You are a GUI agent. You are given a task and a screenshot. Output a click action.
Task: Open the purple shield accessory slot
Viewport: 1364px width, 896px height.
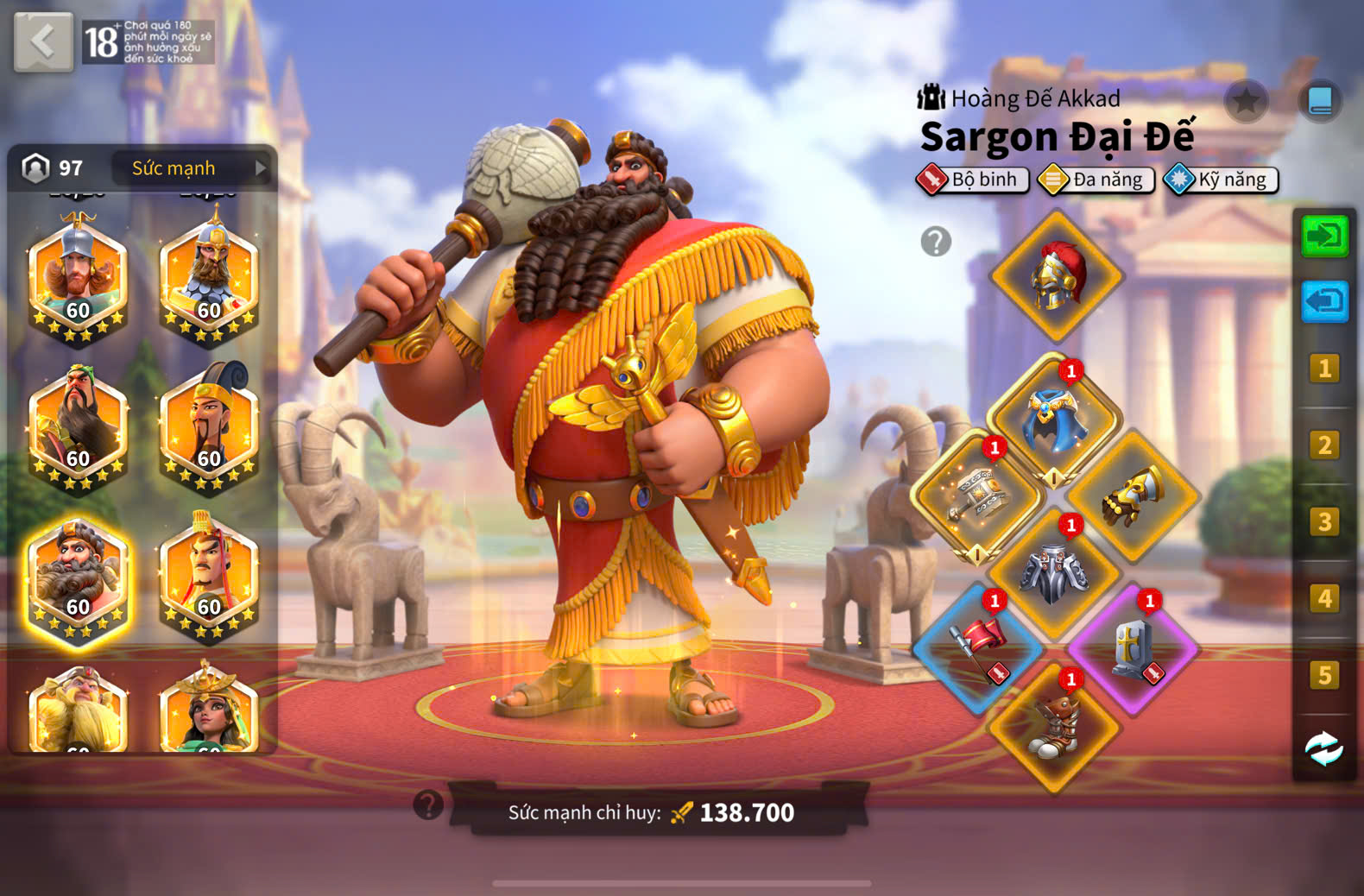click(x=1133, y=648)
